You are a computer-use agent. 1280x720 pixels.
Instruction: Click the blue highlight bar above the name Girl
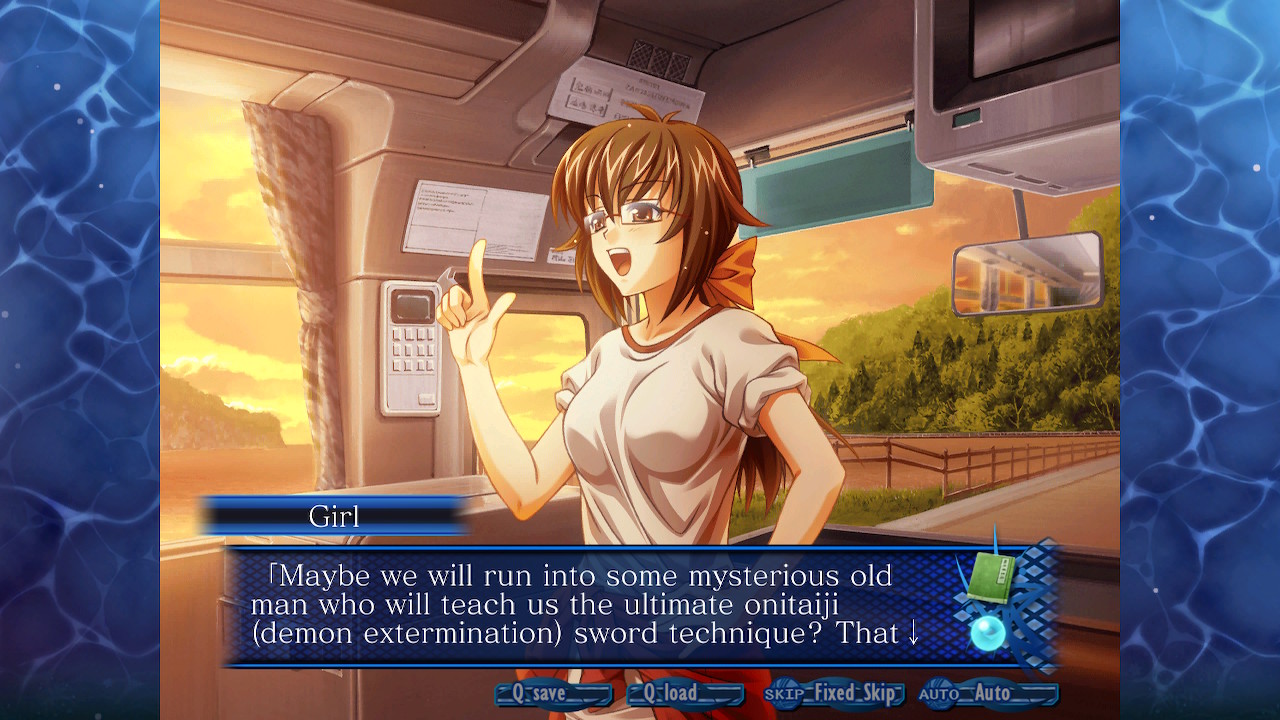[330, 500]
